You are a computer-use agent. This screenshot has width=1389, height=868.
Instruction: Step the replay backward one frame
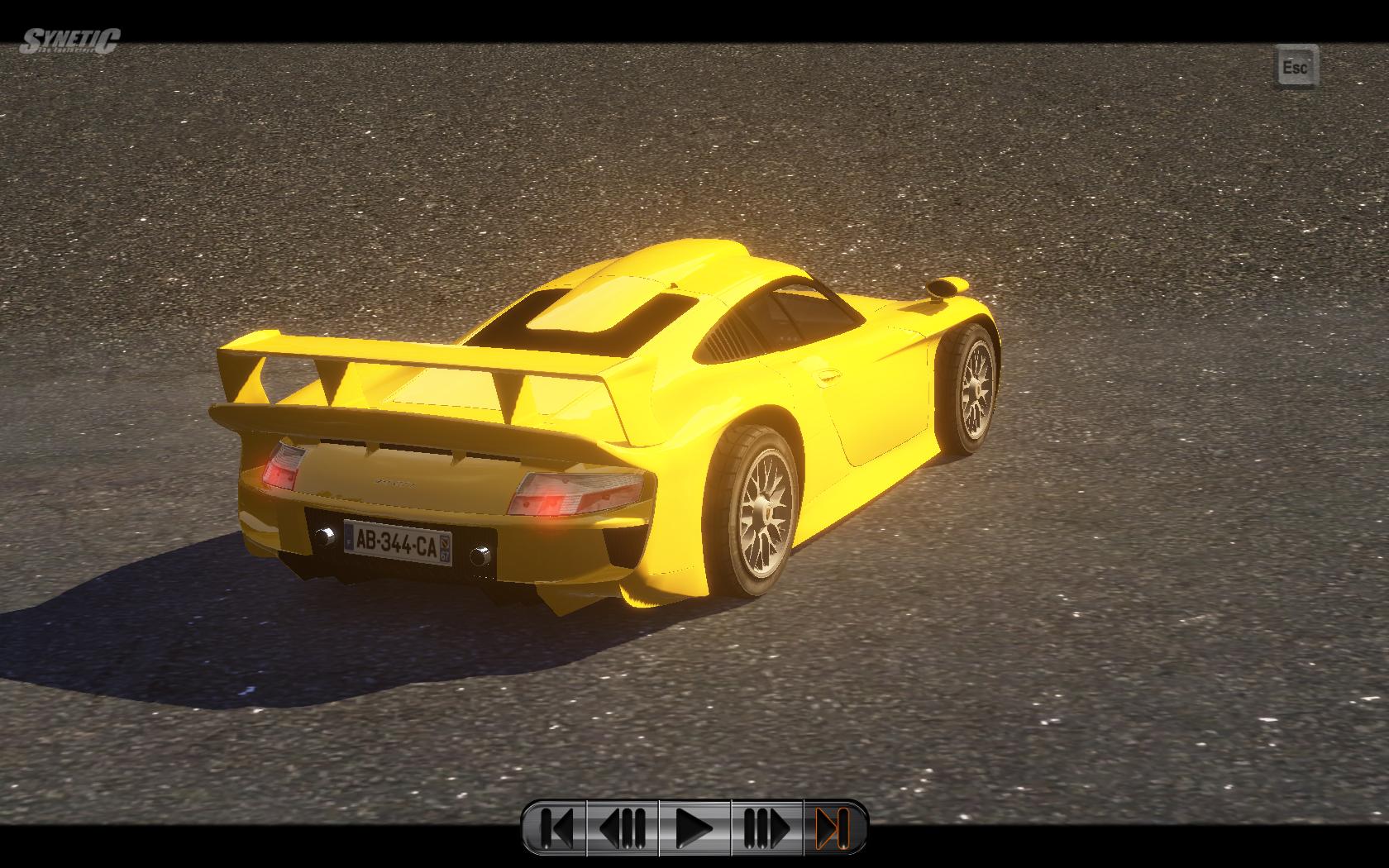[623, 827]
